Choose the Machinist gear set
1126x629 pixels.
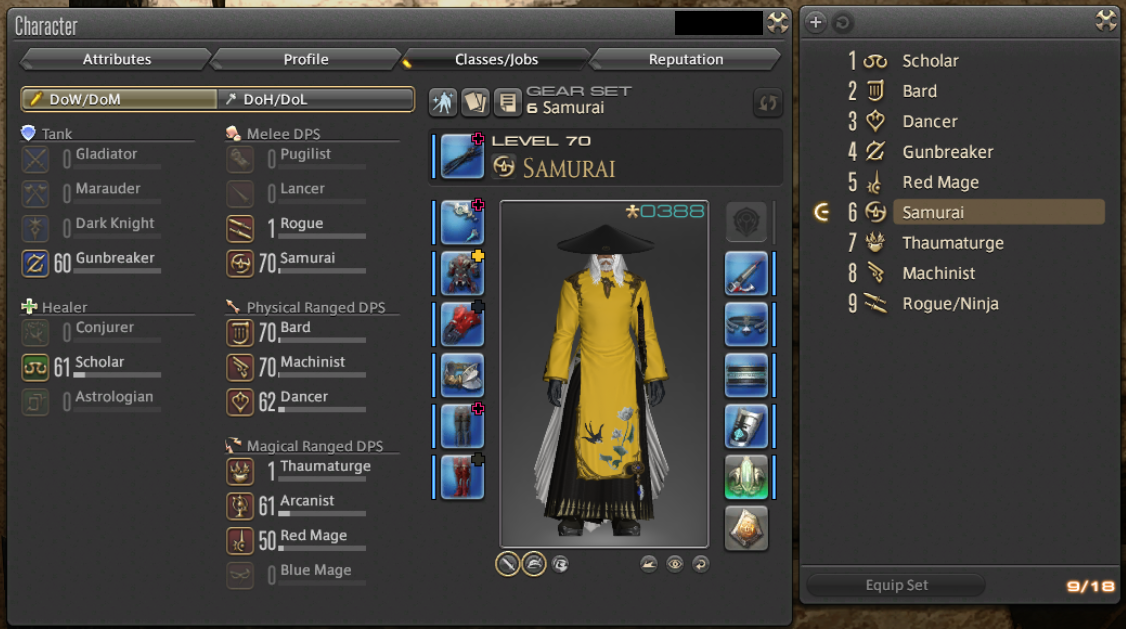(938, 273)
